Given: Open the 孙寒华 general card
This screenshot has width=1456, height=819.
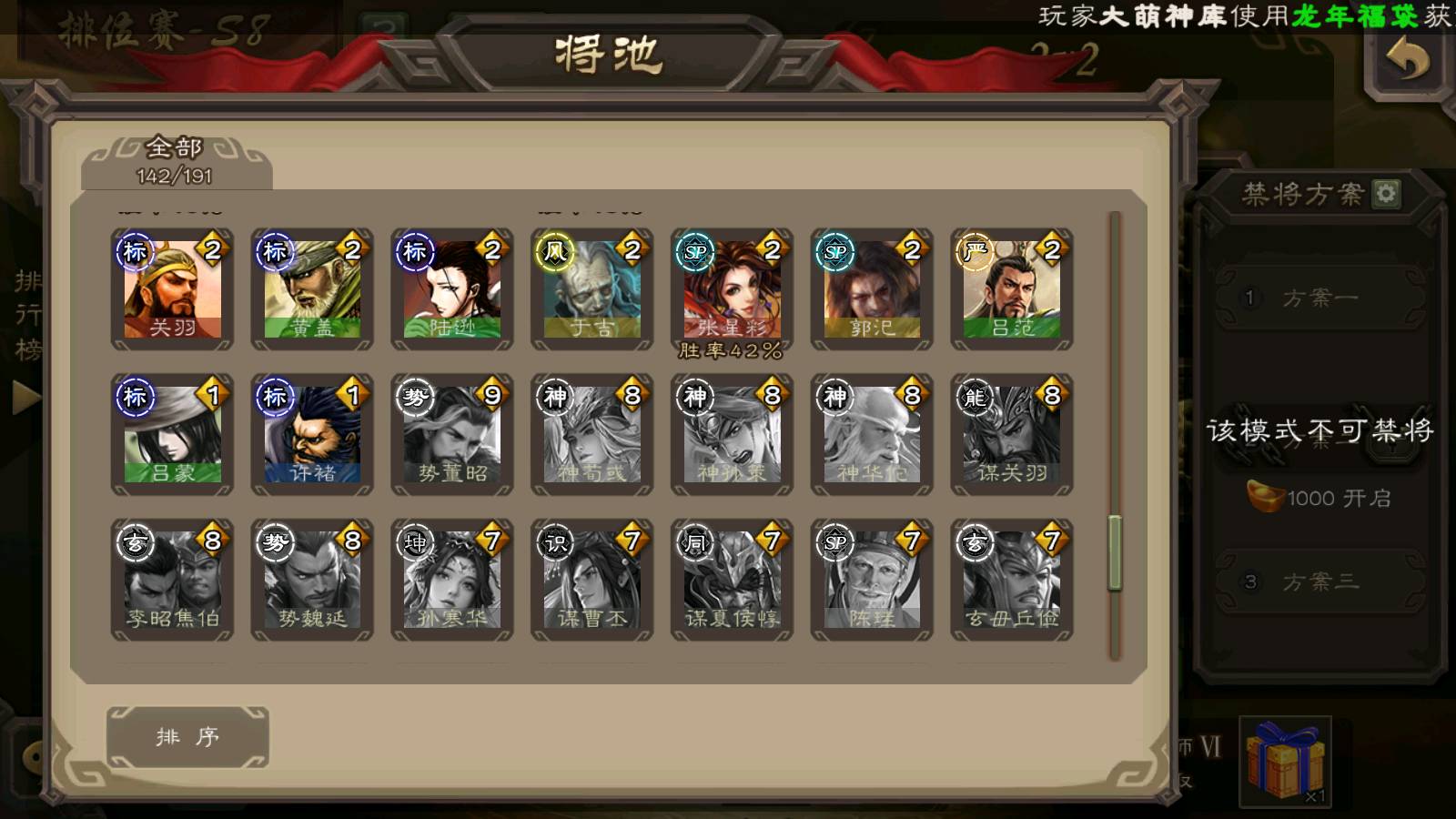Looking at the screenshot, I should pyautogui.click(x=452, y=581).
